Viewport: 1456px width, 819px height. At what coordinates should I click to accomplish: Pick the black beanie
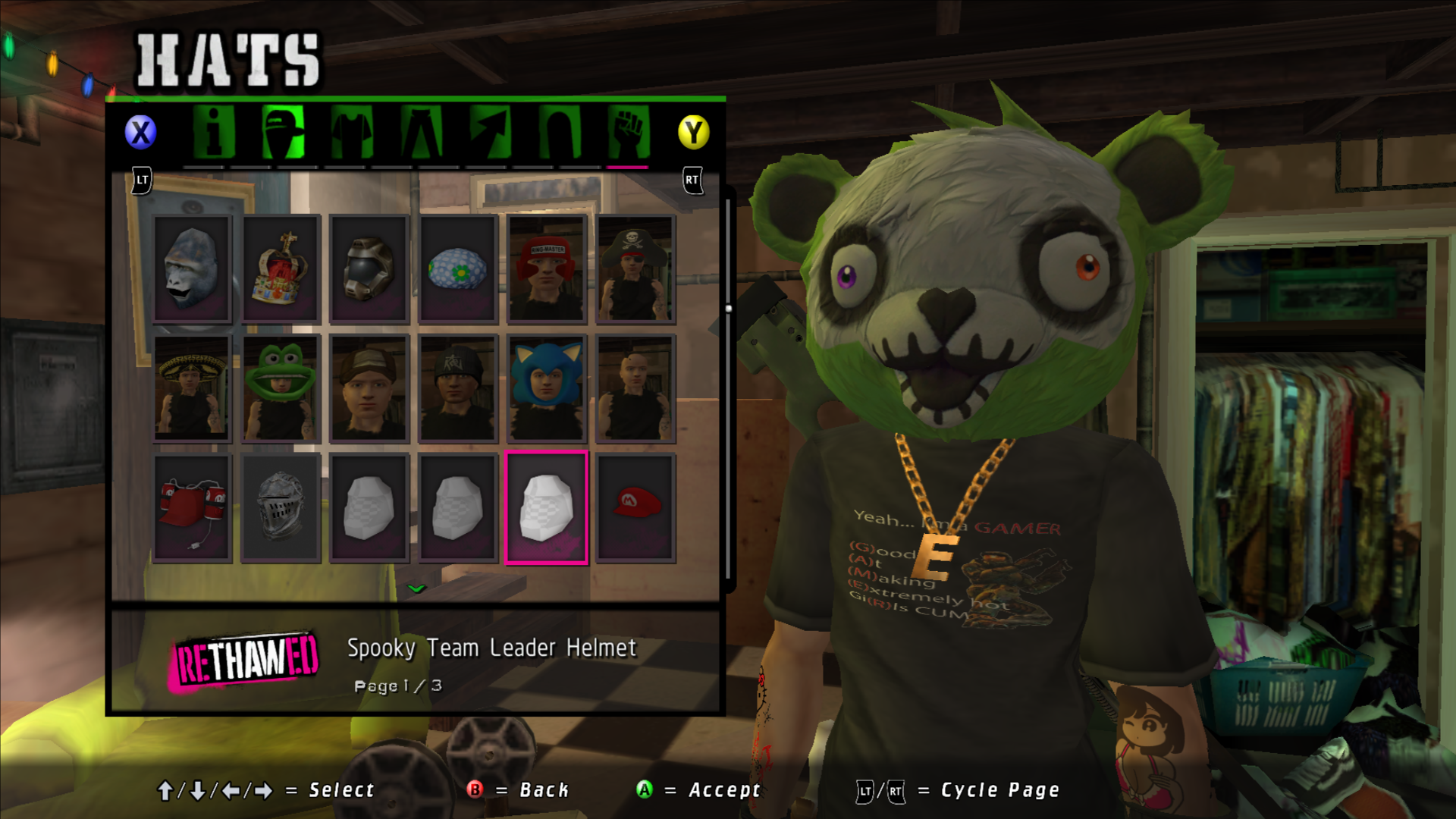pyautogui.click(x=458, y=388)
